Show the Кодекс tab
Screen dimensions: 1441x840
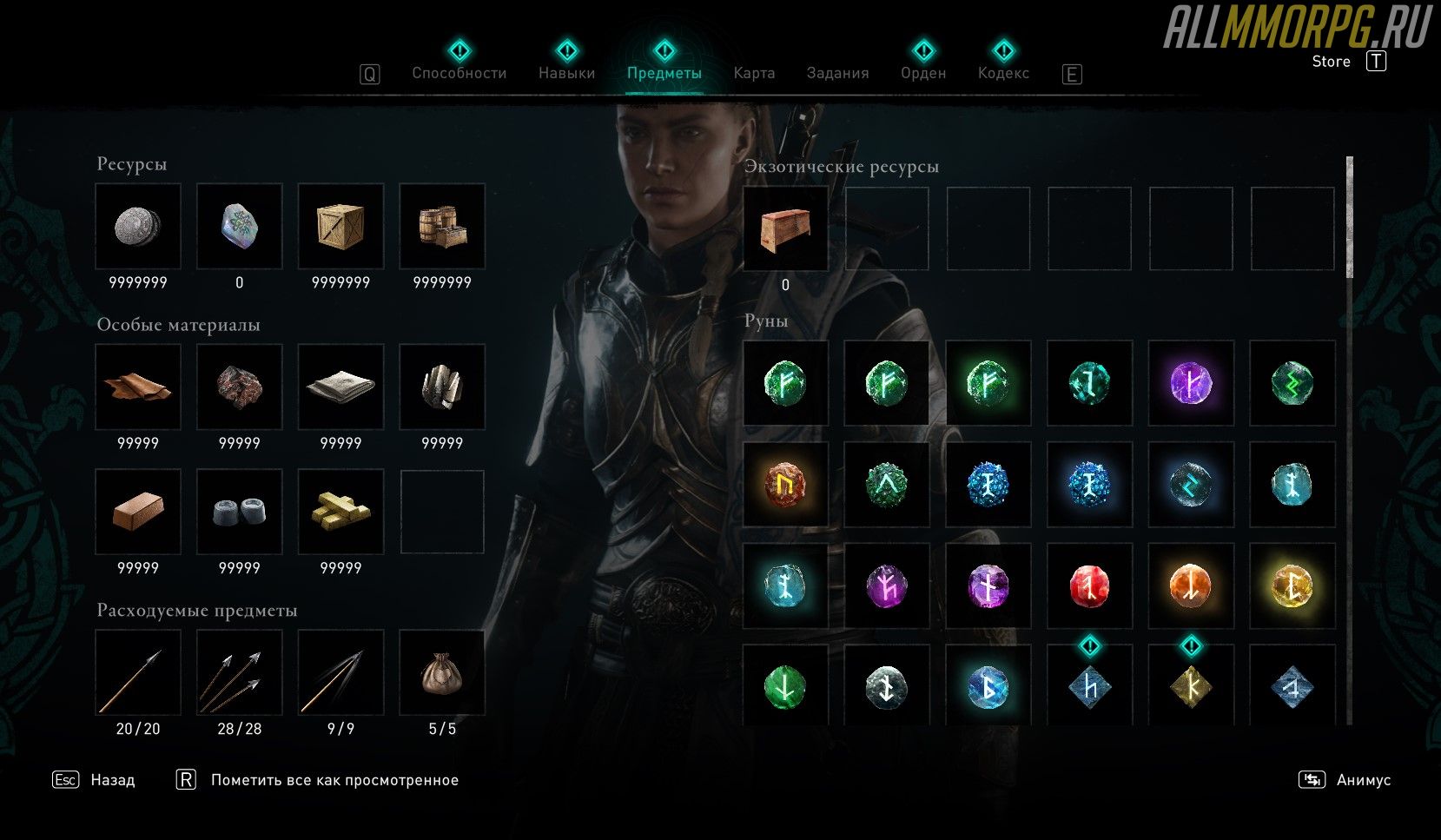tap(1003, 73)
